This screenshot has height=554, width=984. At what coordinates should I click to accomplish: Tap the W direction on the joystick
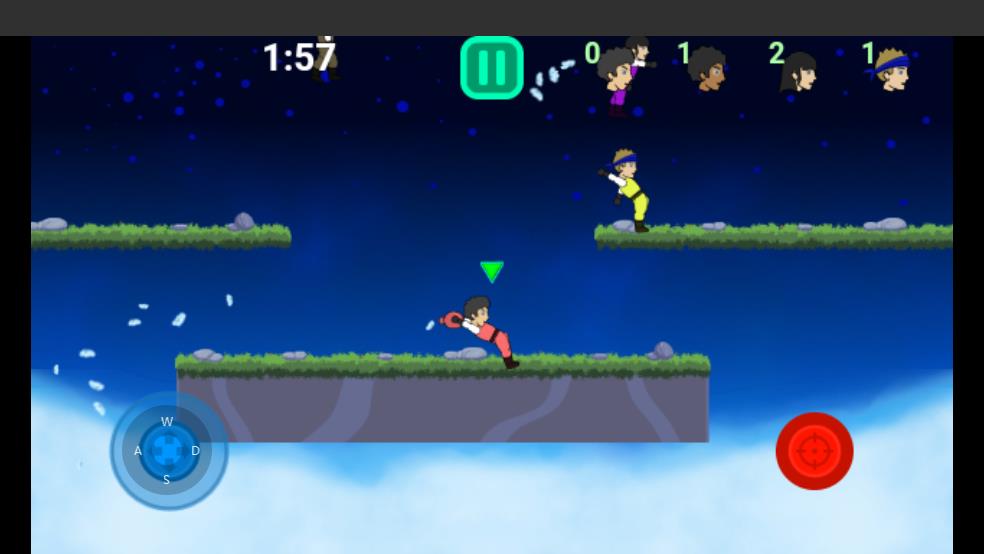pos(167,422)
